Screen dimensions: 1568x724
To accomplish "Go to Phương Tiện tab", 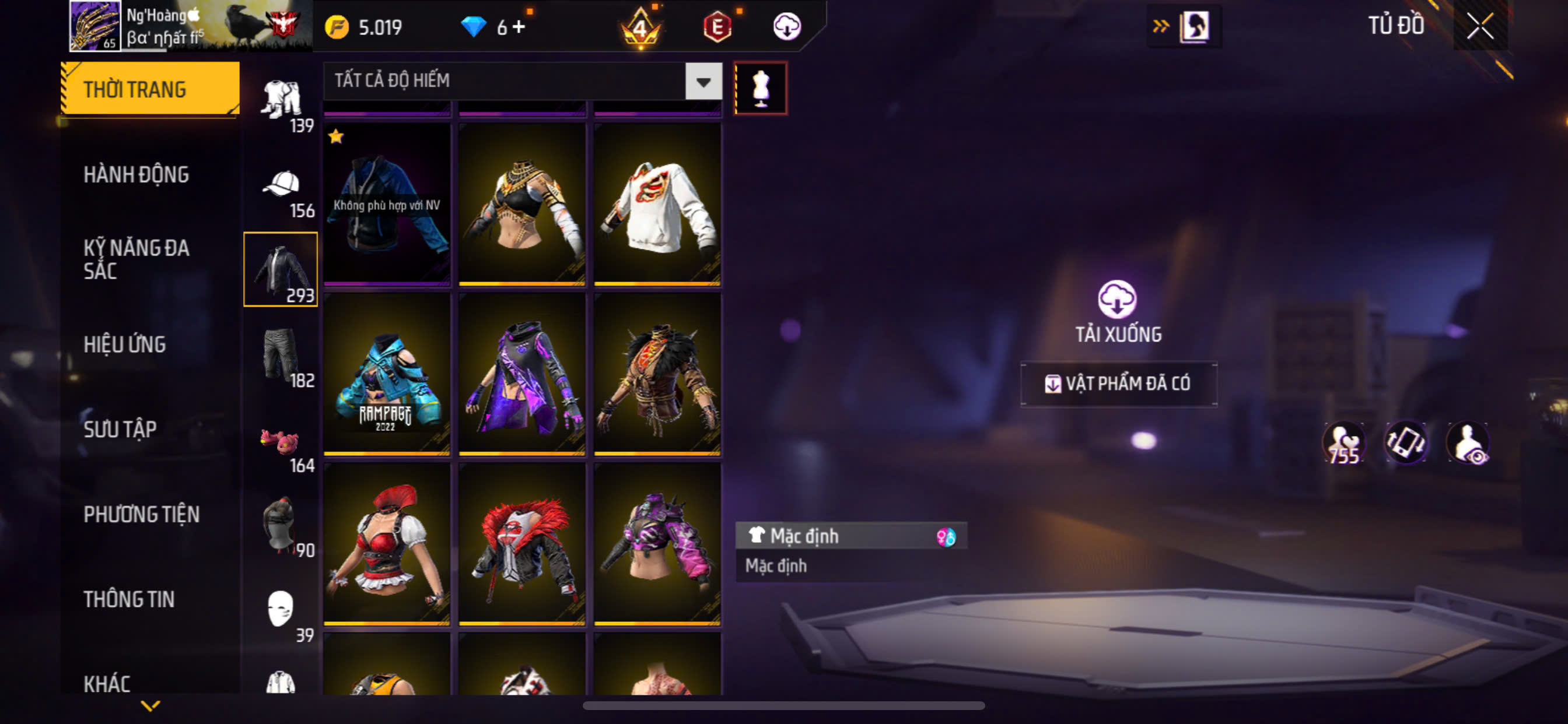I will click(141, 515).
